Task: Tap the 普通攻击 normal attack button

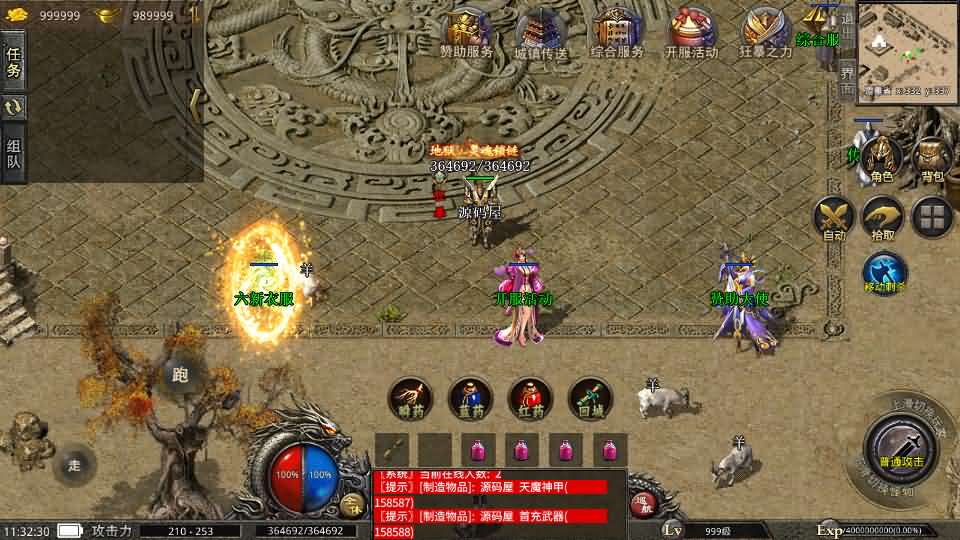Action: (901, 446)
